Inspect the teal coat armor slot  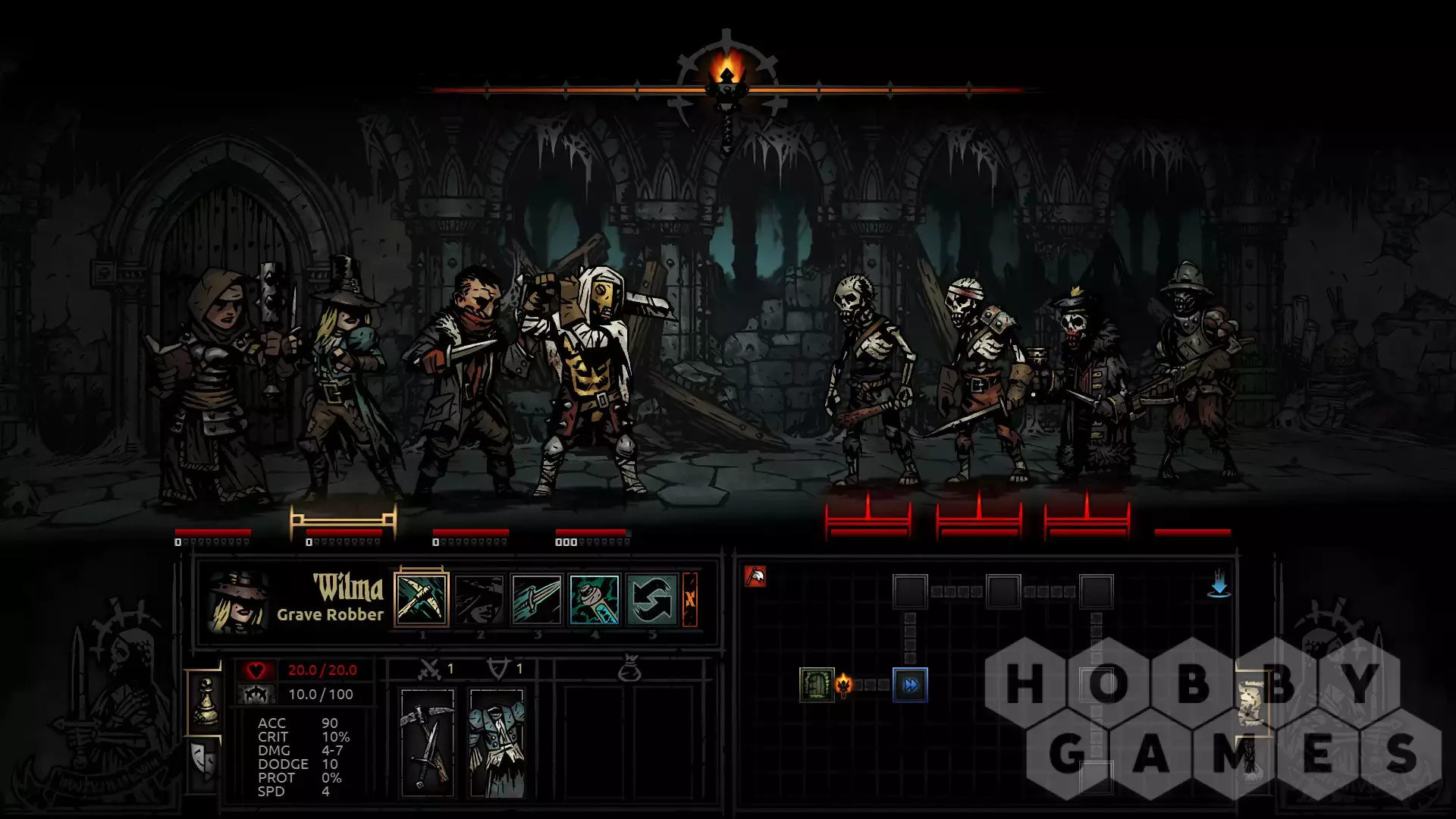tap(497, 742)
